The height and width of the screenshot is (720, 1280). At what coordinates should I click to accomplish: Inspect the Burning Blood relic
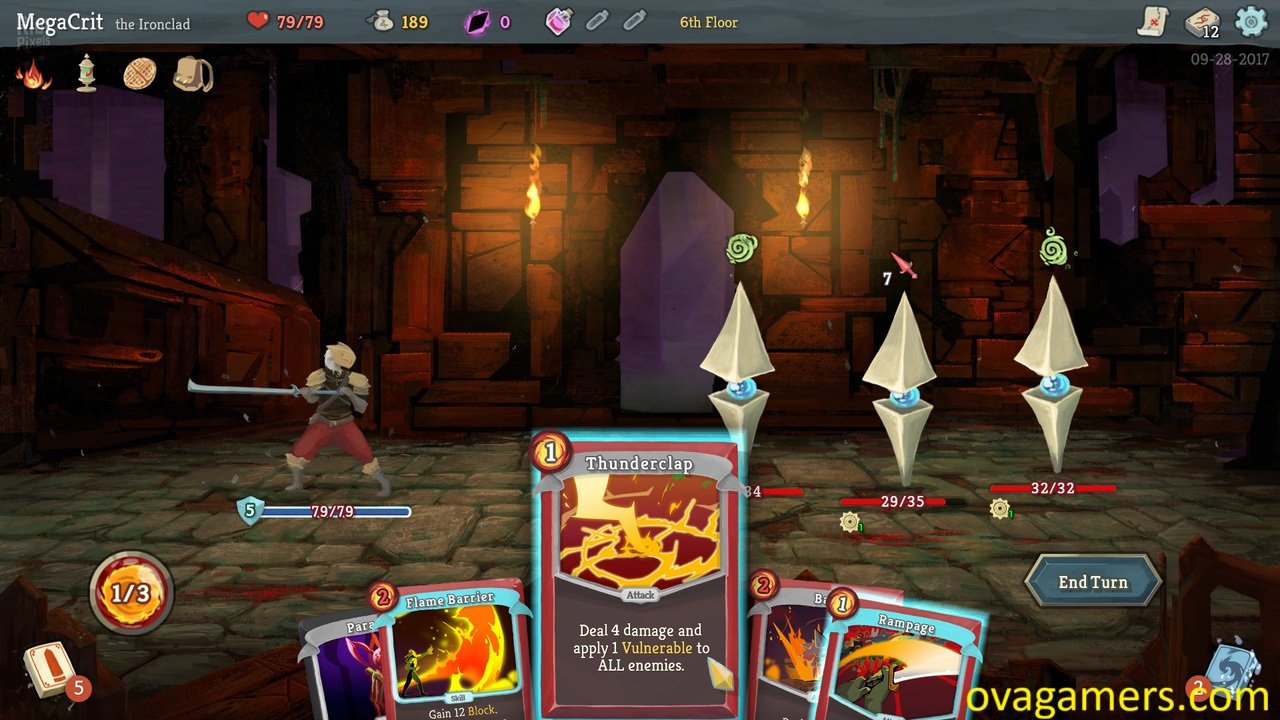(35, 72)
